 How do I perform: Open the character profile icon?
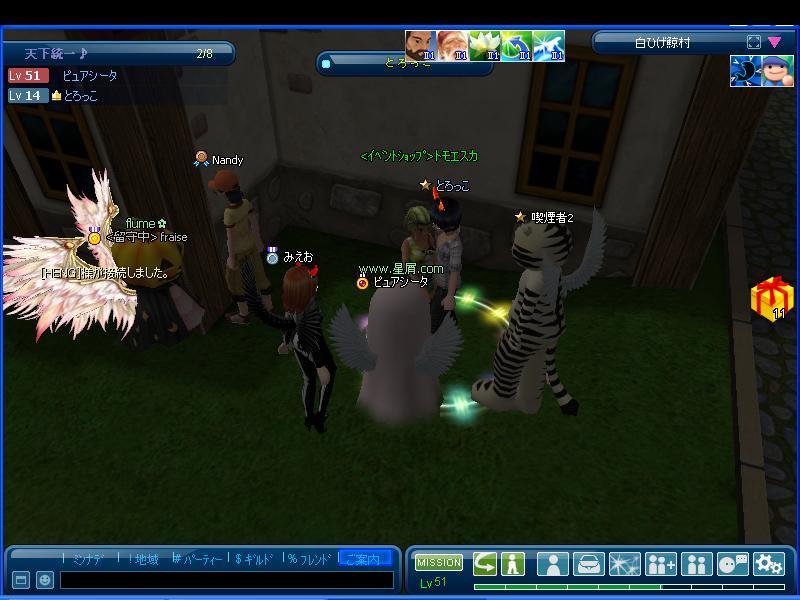coord(553,564)
